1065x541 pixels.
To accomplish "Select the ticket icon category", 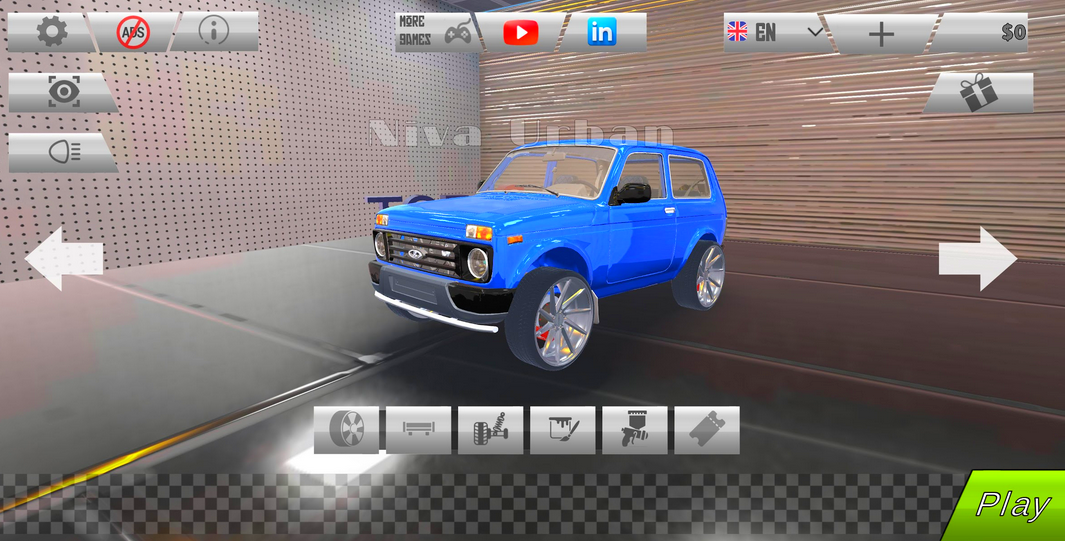I will coord(707,430).
